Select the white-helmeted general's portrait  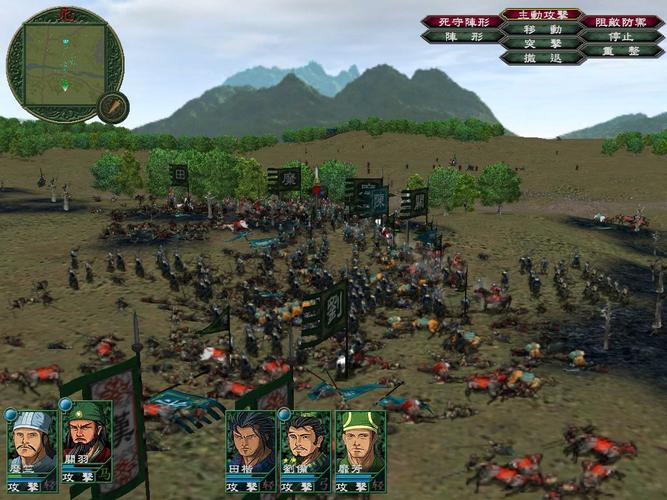[32, 442]
